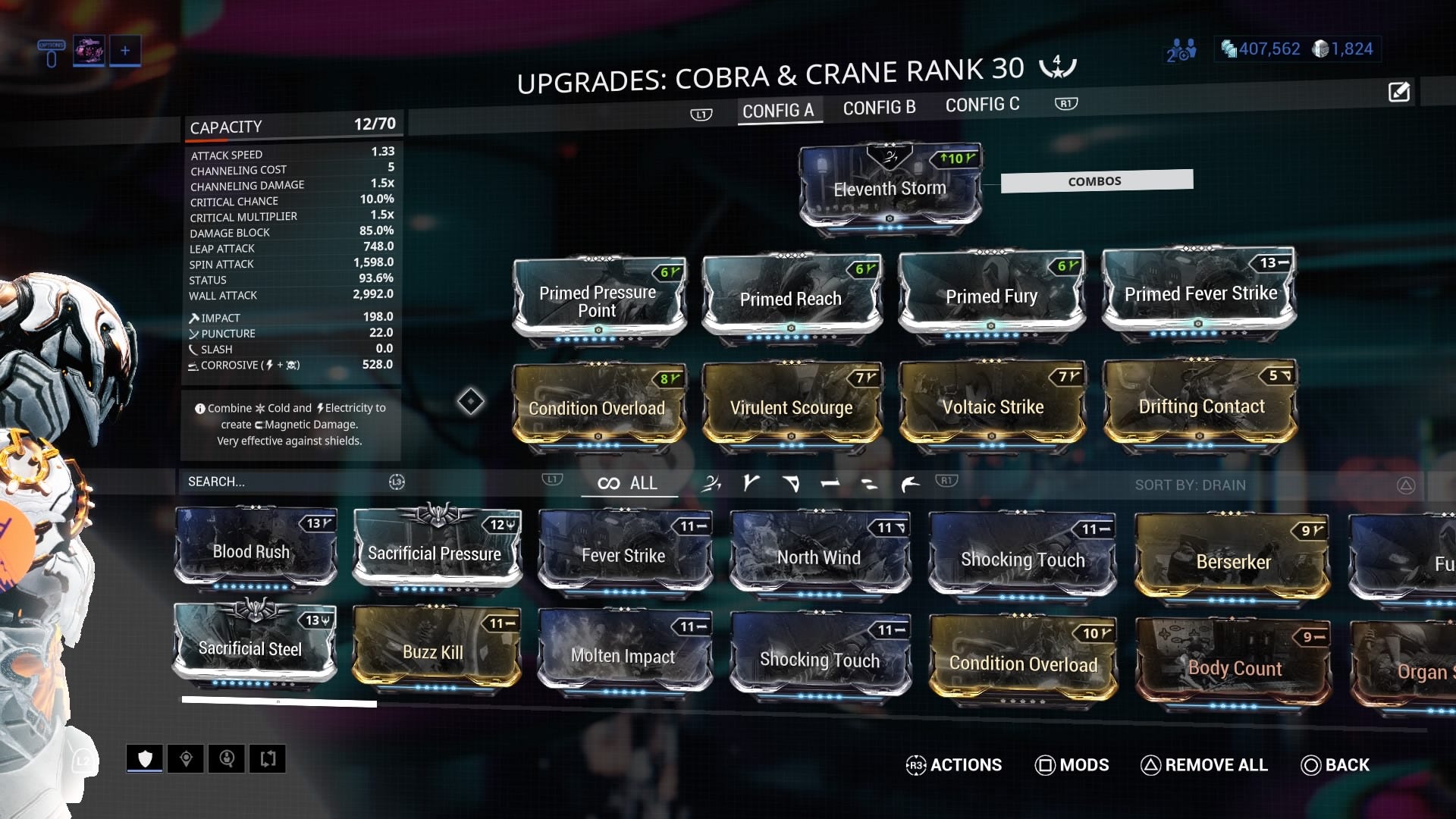Select the Virulent Scourge mod slot
This screenshot has height=819, width=1456.
(791, 407)
